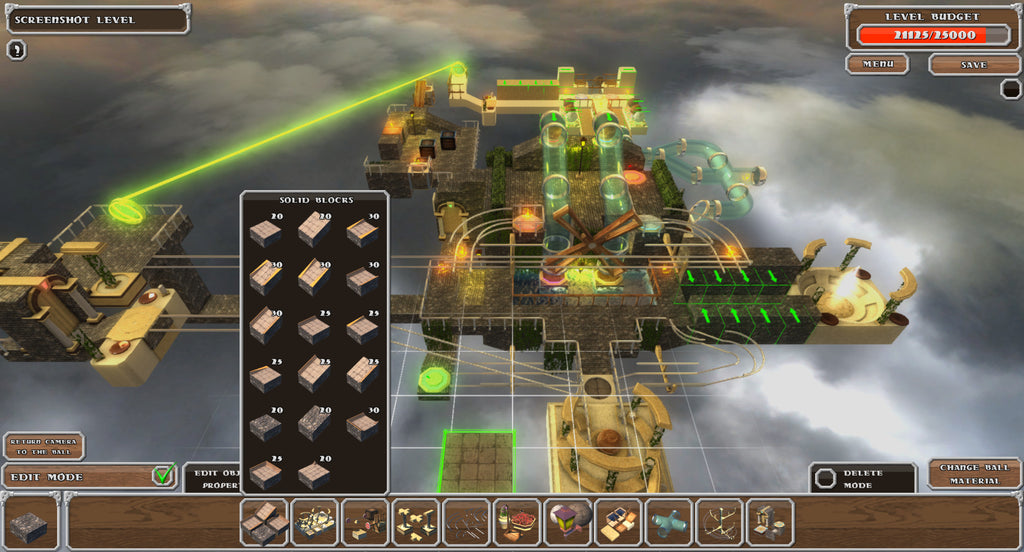Return camera to the ball
Image resolution: width=1024 pixels, height=552 pixels.
(43, 446)
